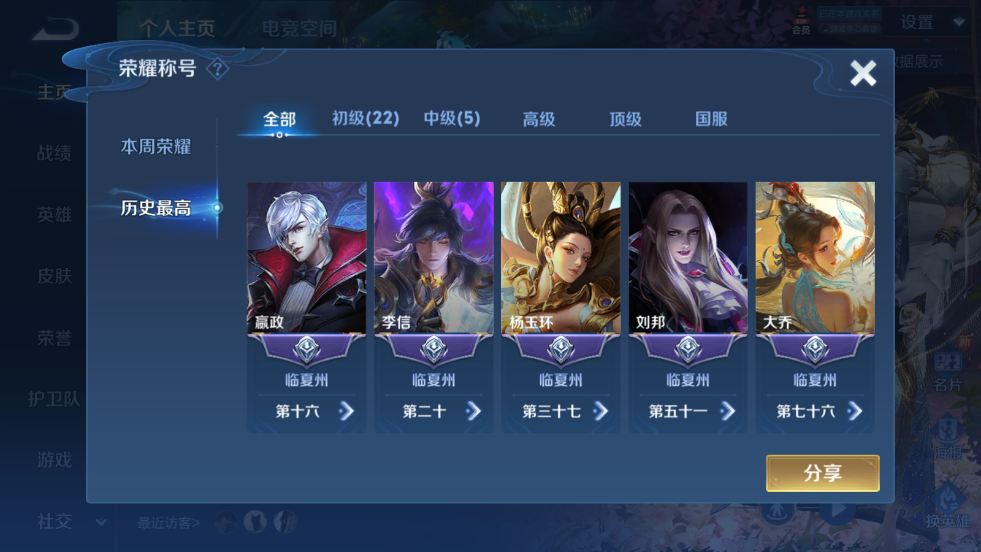
Task: Open the 大乔 hero card
Action: (x=815, y=258)
